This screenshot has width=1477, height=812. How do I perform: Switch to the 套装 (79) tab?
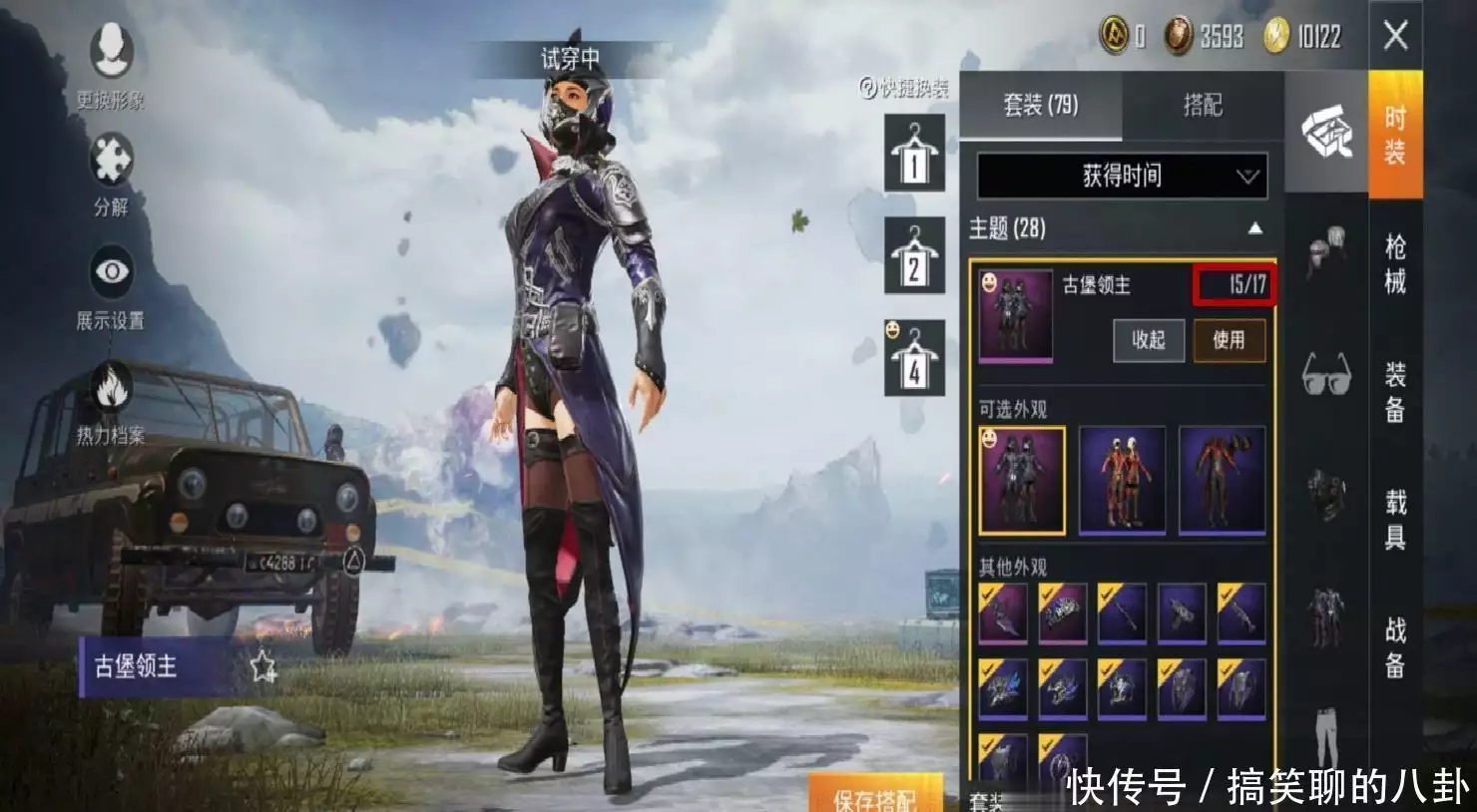(1040, 105)
